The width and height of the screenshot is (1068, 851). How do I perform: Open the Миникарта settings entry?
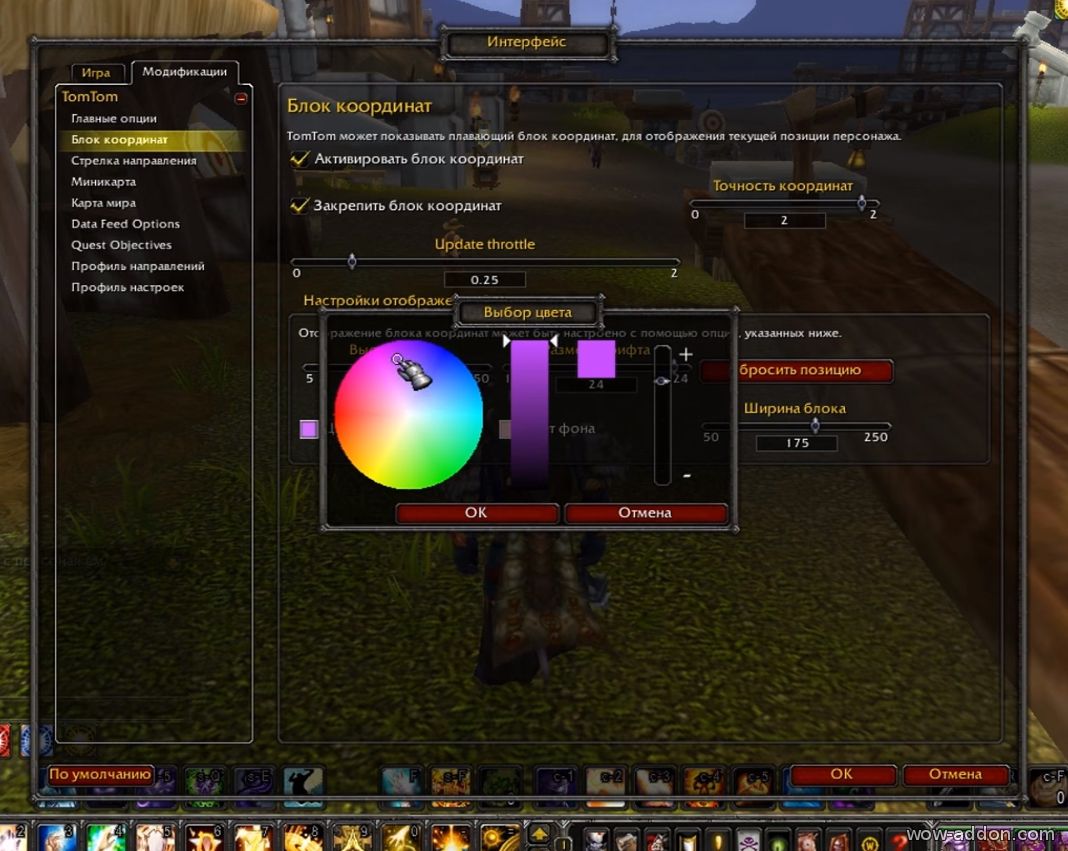[103, 182]
